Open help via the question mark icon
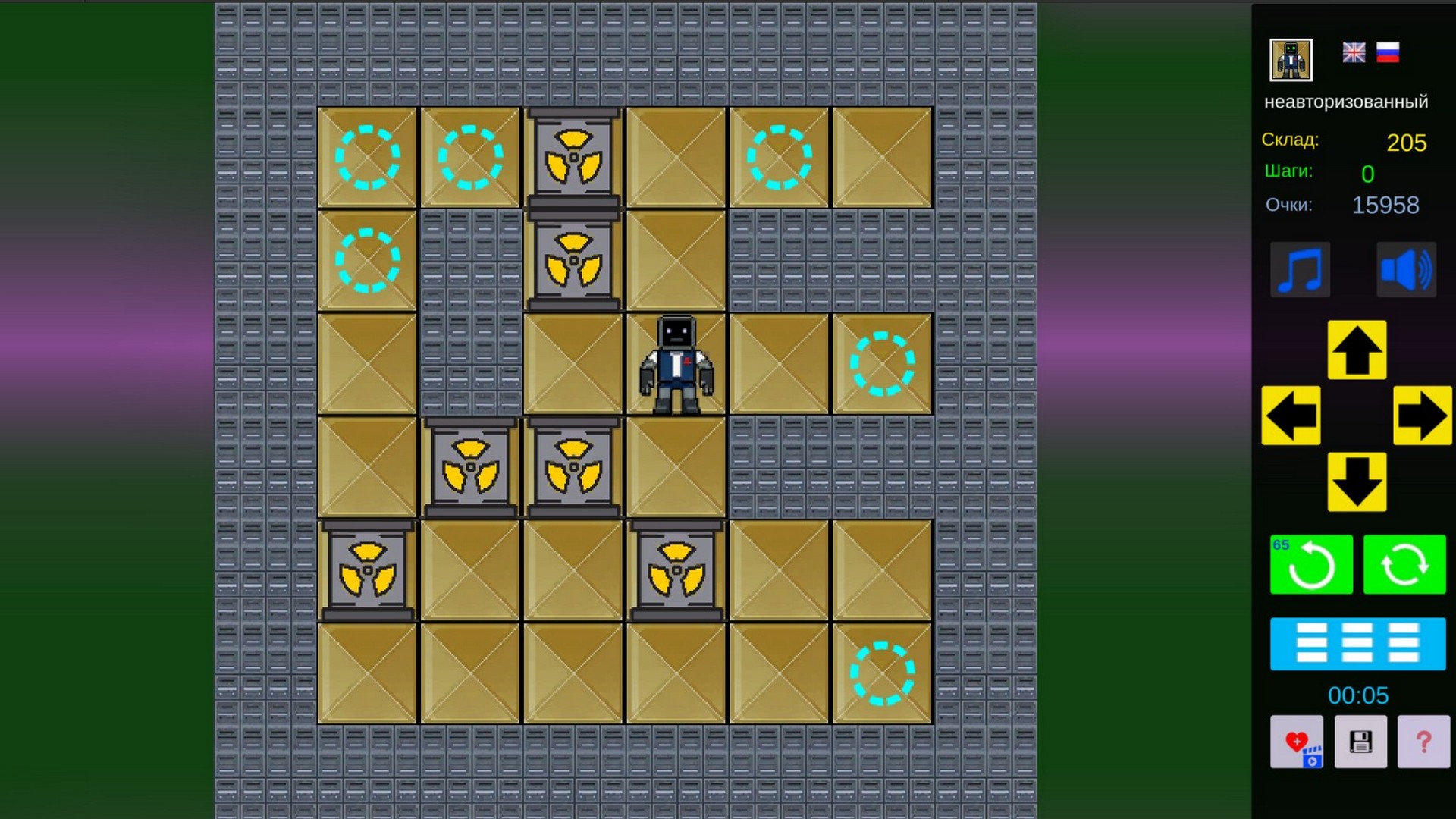1456x819 pixels. coord(1422,742)
